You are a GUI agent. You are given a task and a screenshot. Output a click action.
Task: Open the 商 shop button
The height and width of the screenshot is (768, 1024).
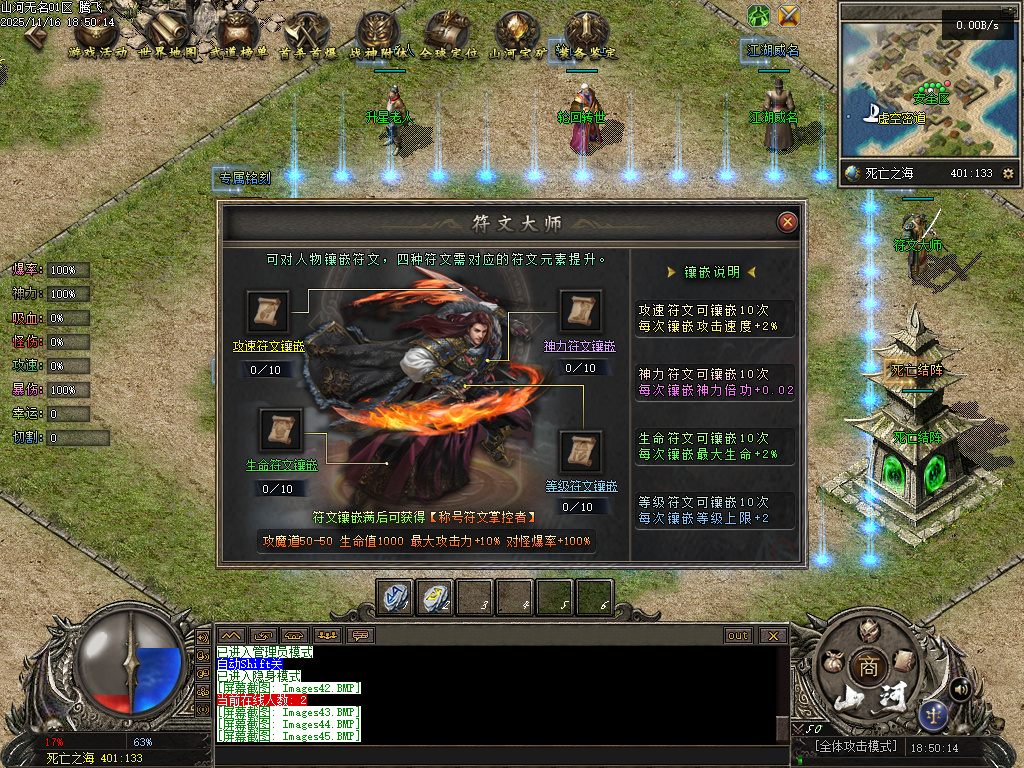pyautogui.click(x=866, y=667)
